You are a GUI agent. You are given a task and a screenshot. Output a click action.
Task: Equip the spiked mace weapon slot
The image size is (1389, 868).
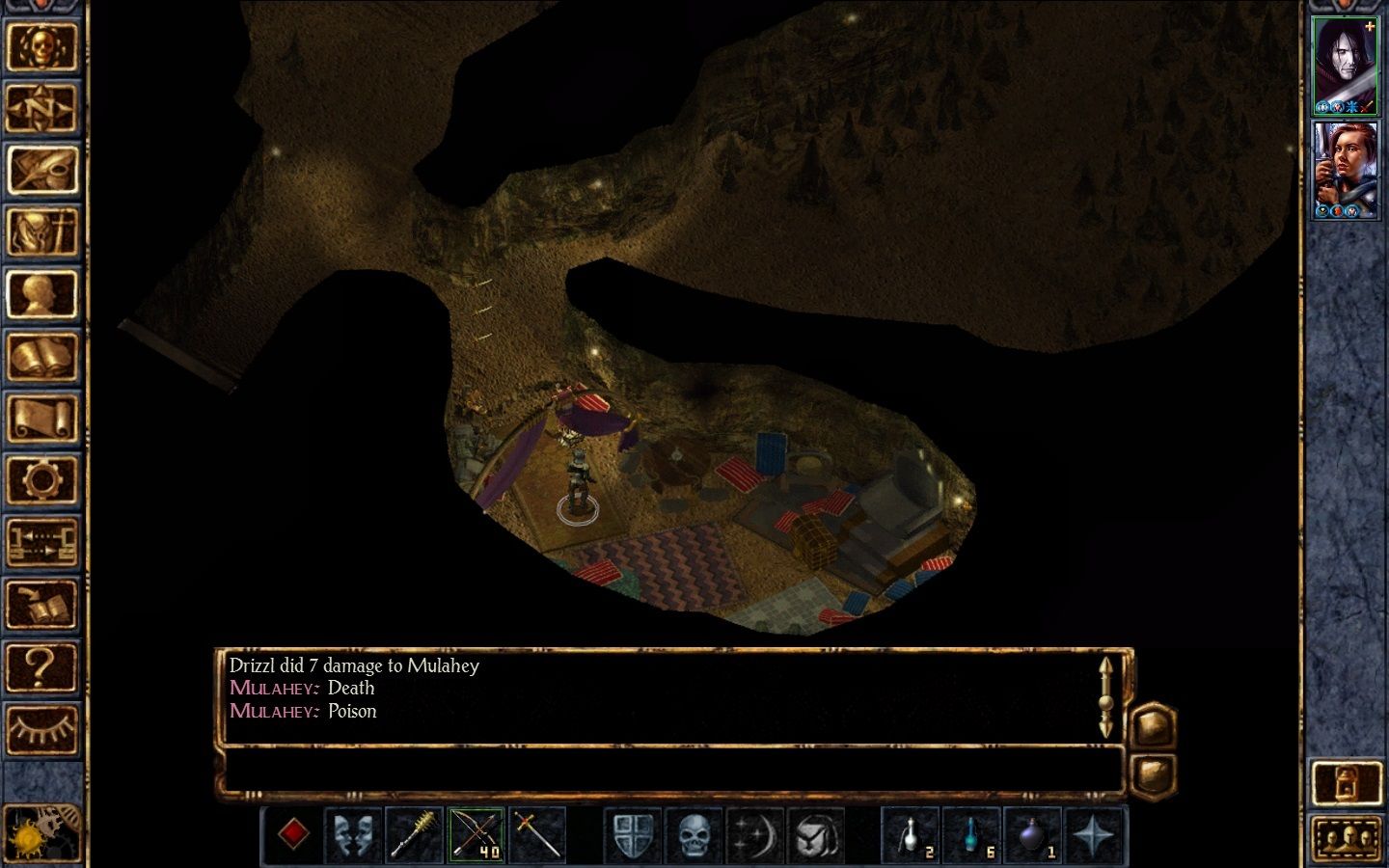[415, 834]
